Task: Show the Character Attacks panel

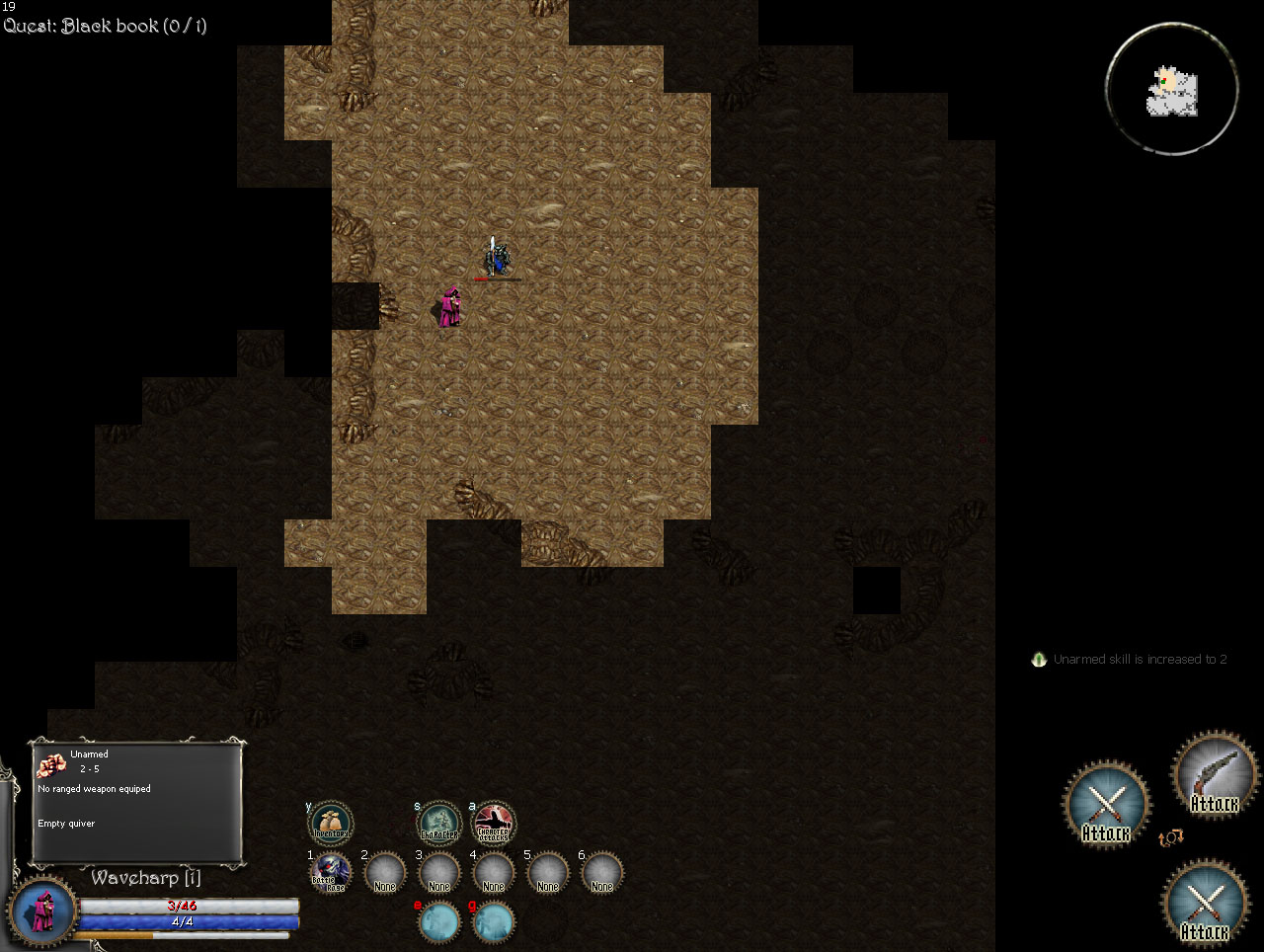Action: coord(493,823)
